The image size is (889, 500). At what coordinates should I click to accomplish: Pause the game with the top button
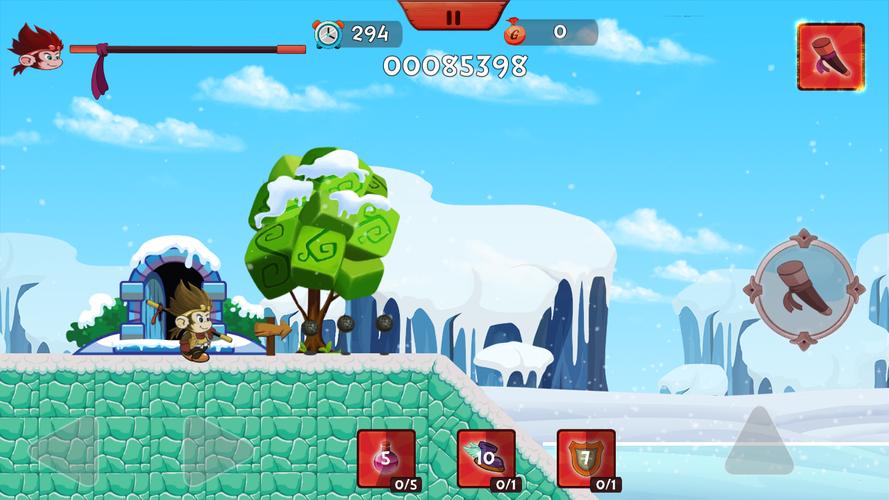[452, 15]
